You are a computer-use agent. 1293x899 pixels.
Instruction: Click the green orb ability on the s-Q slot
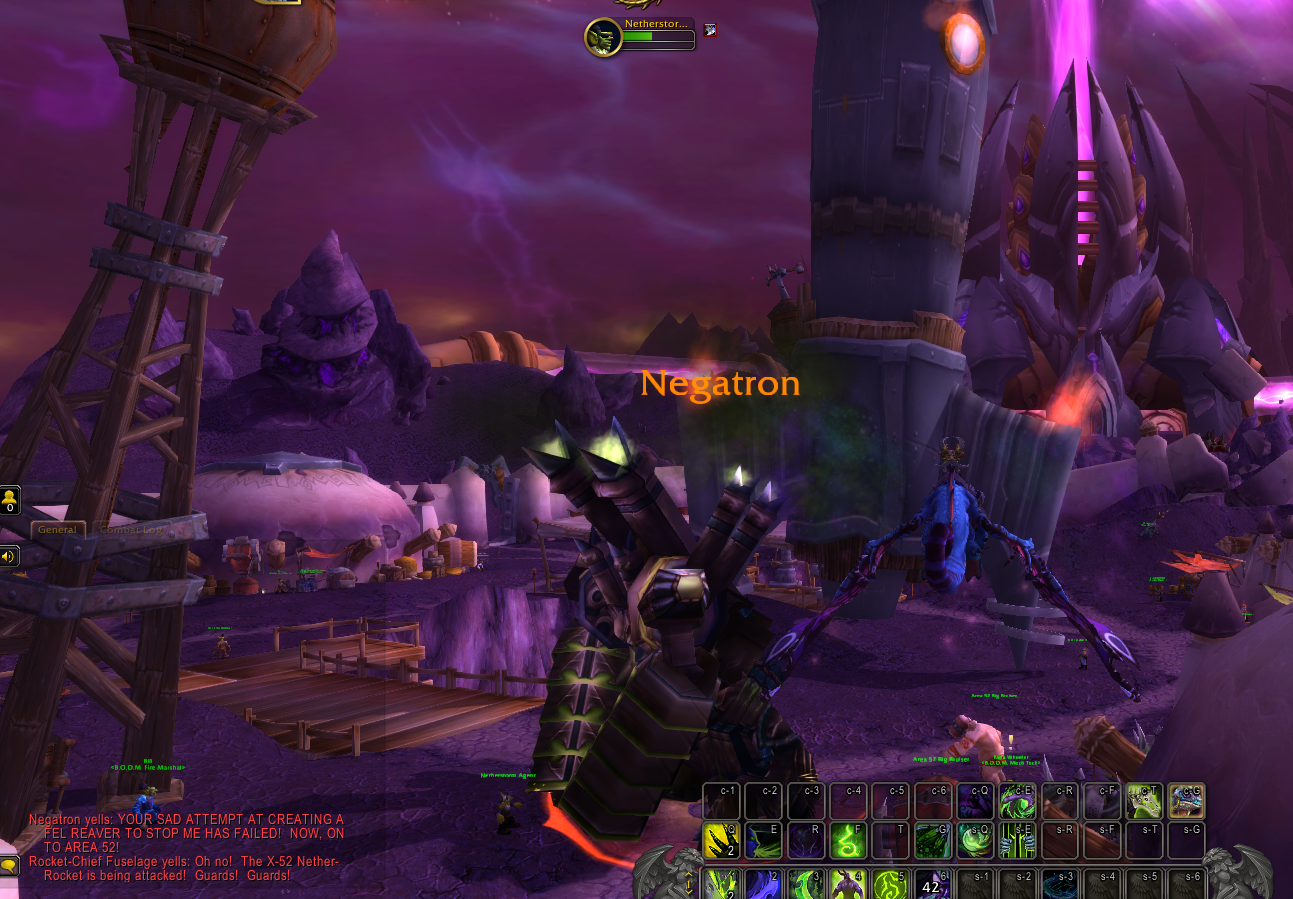tap(975, 840)
